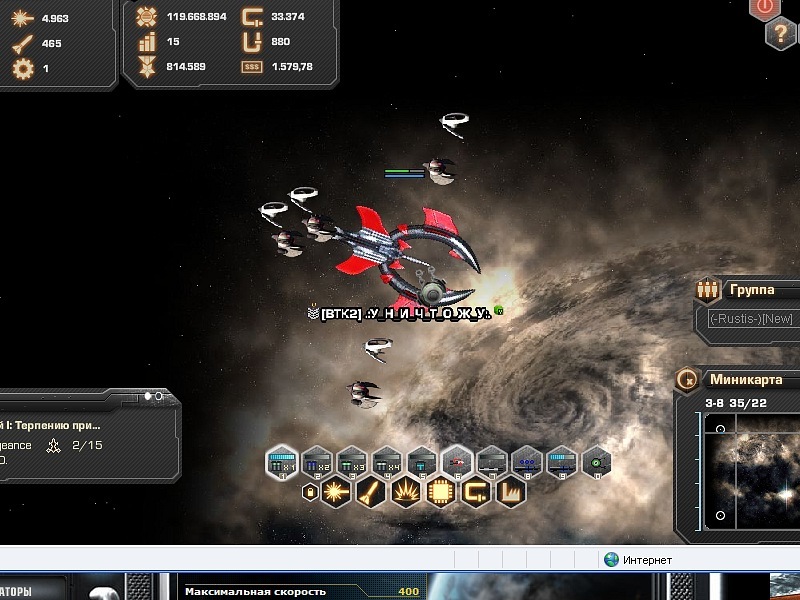
Task: Toggle the hotbar lock icon
Action: click(x=310, y=493)
